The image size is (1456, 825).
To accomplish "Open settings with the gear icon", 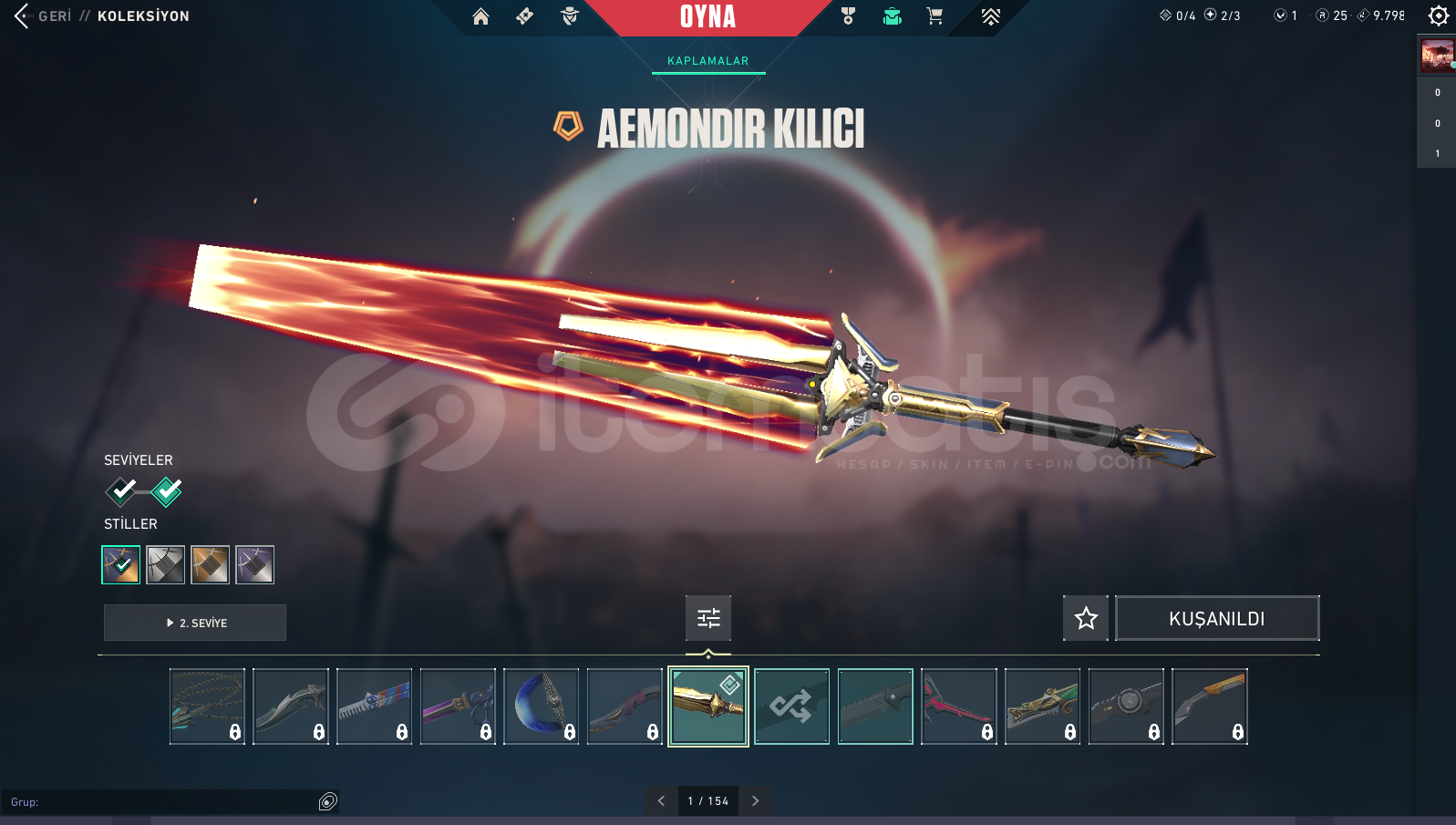I will (x=1438, y=15).
